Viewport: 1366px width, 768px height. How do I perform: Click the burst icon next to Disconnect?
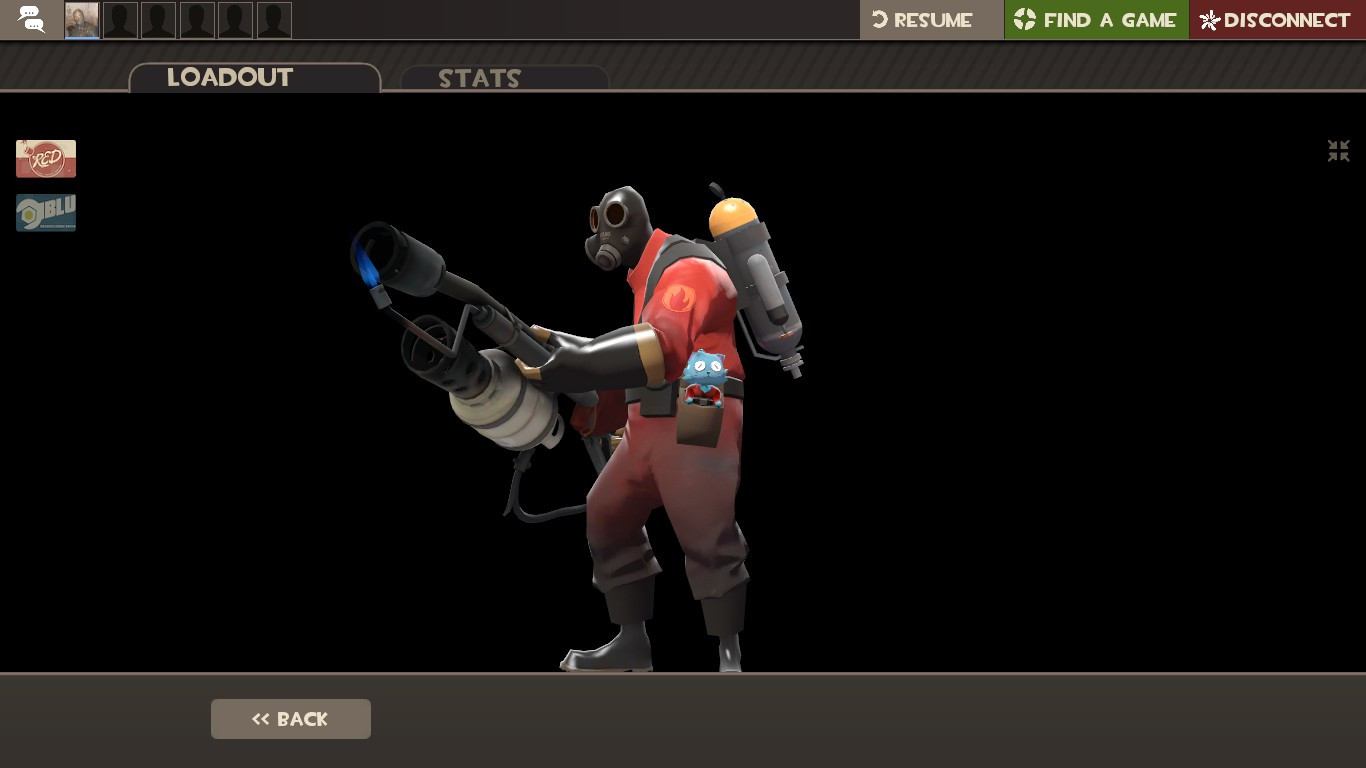tap(1208, 20)
